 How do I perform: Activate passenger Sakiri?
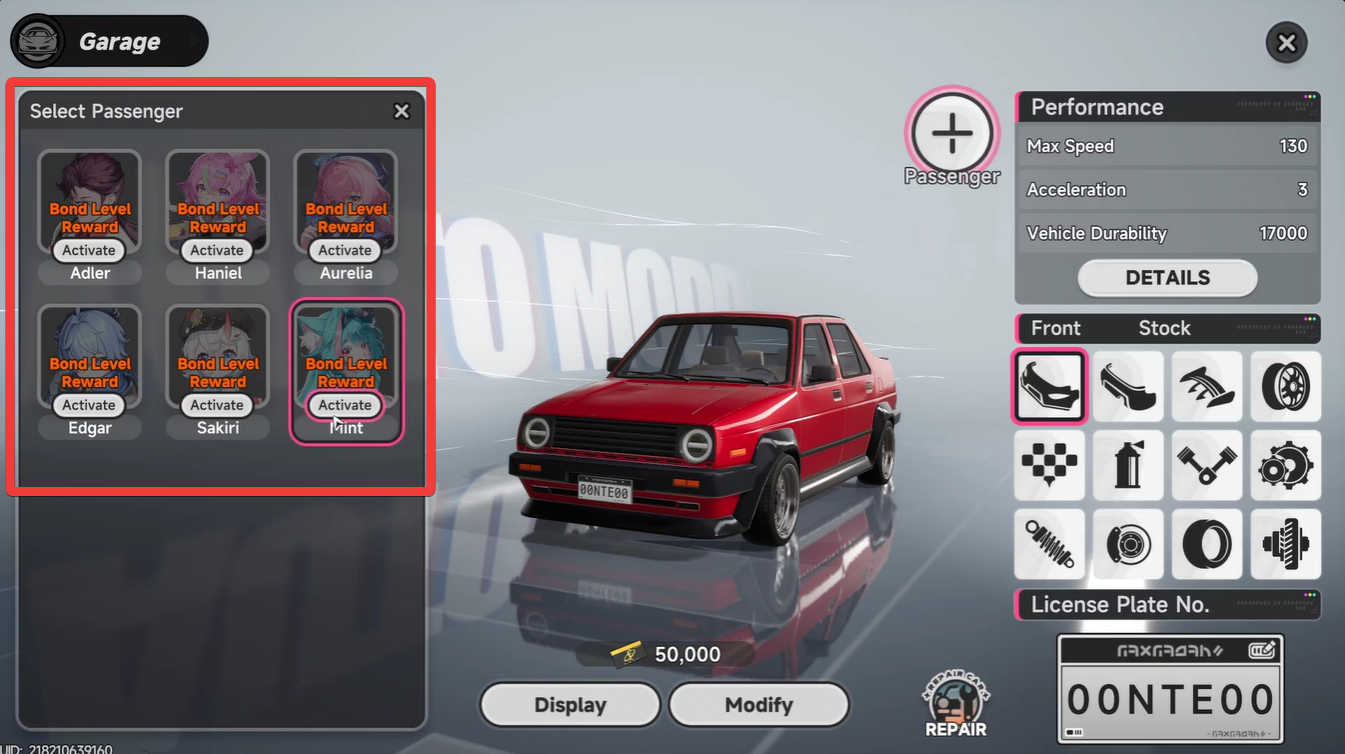coord(216,405)
